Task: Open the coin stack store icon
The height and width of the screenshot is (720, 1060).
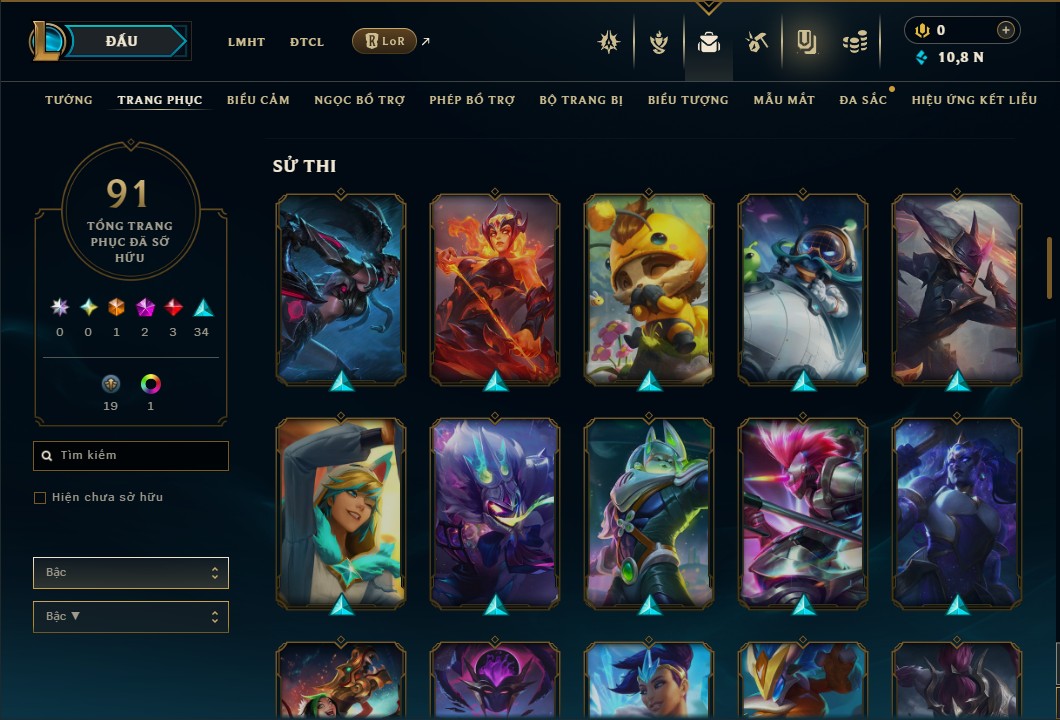Action: 854,42
